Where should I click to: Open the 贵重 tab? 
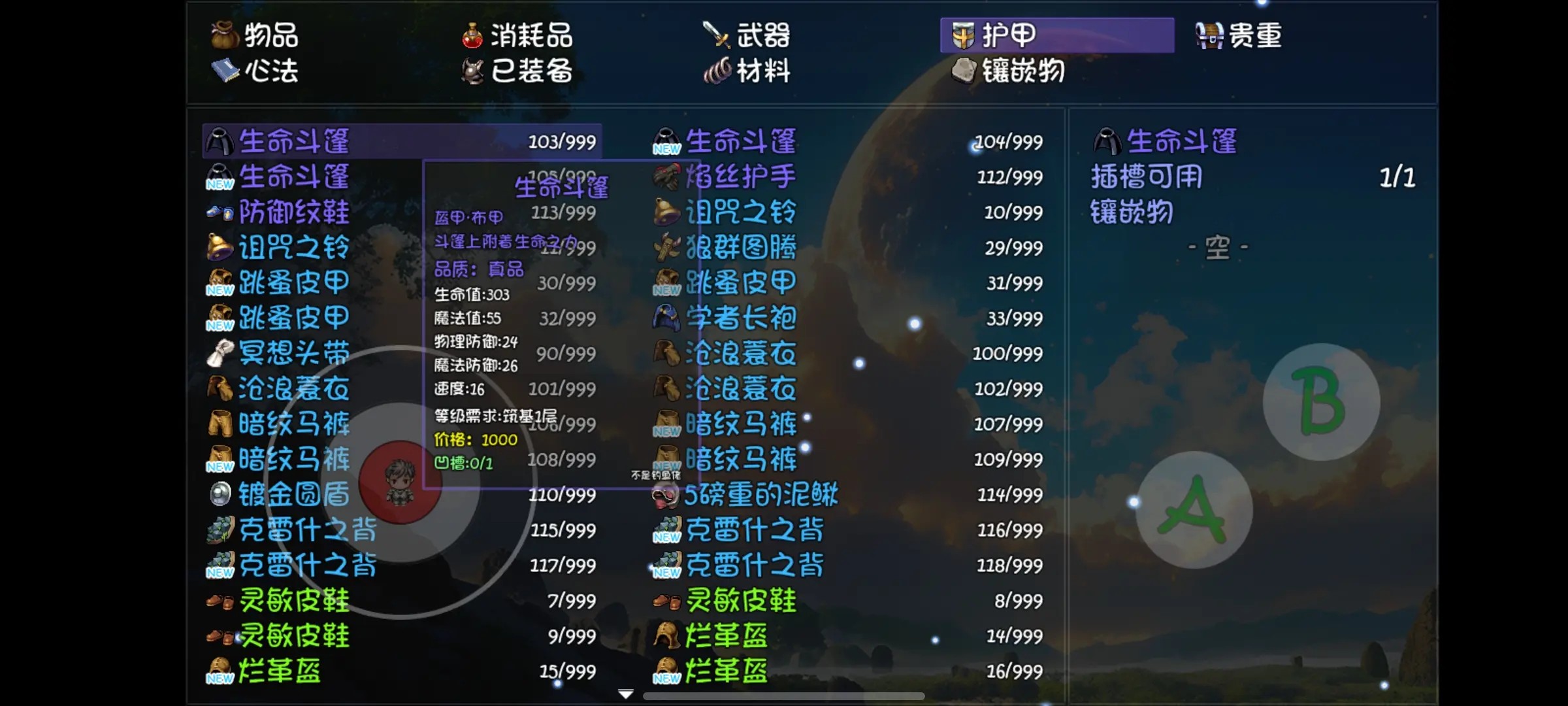click(1238, 37)
